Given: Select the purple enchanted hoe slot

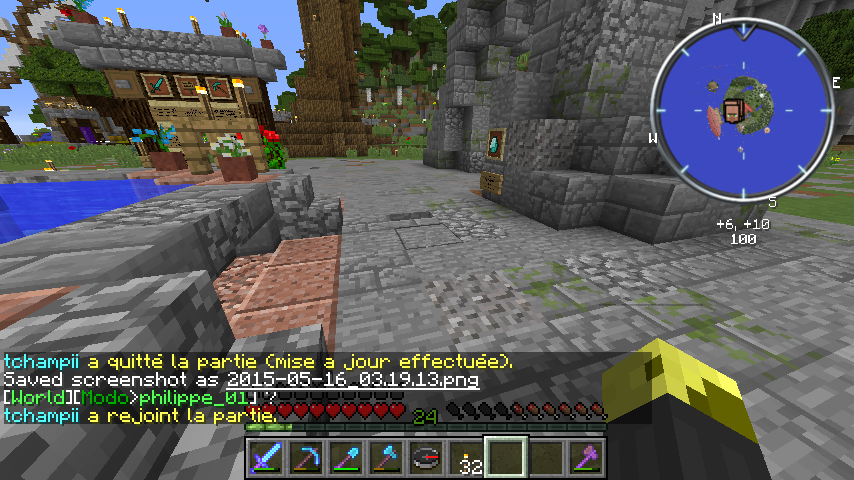Looking at the screenshot, I should point(586,458).
